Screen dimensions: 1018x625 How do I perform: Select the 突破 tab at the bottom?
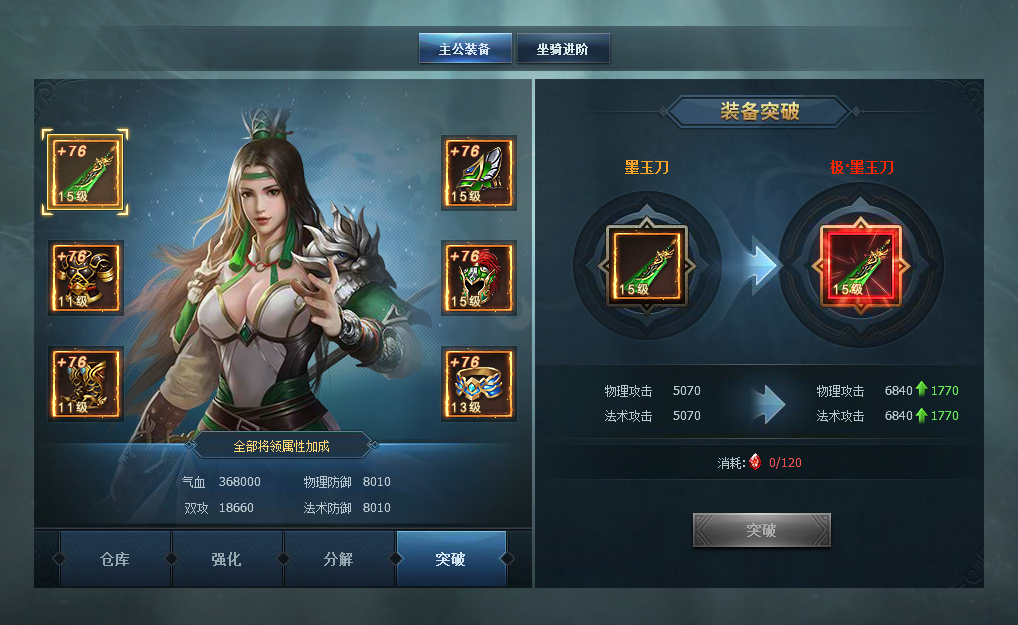pos(450,559)
